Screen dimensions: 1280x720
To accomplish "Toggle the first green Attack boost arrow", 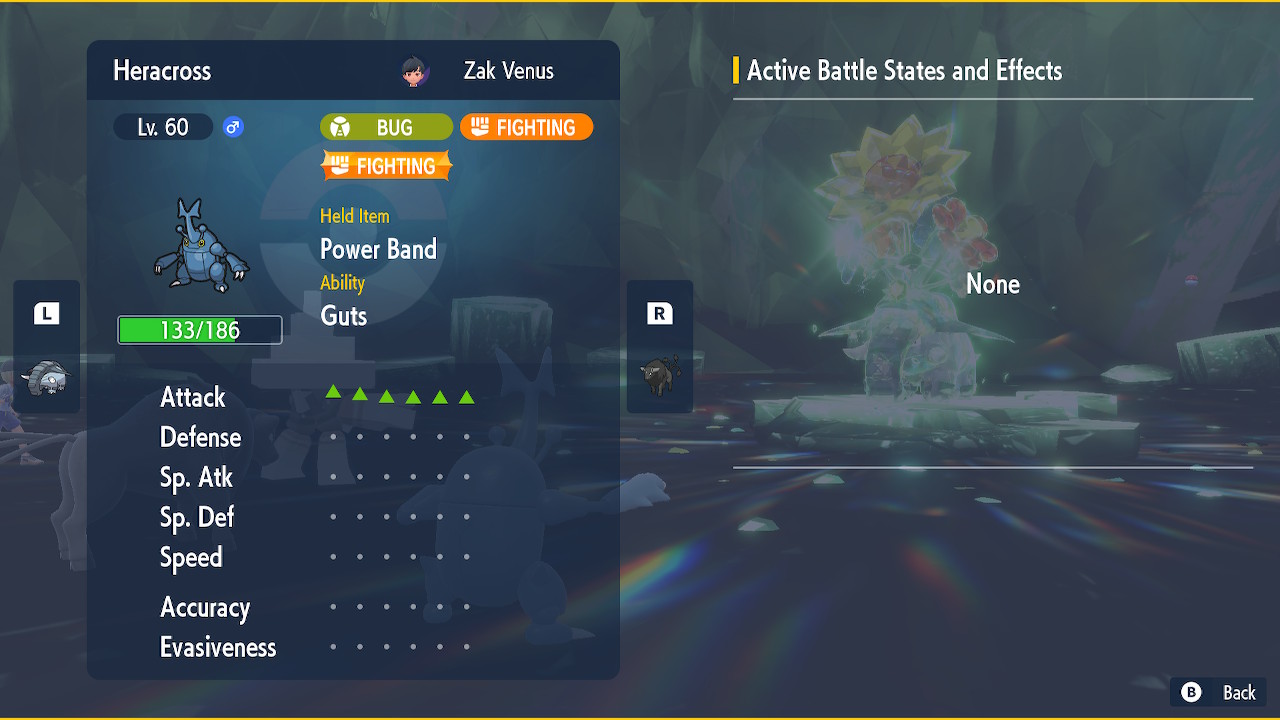I will coord(333,392).
